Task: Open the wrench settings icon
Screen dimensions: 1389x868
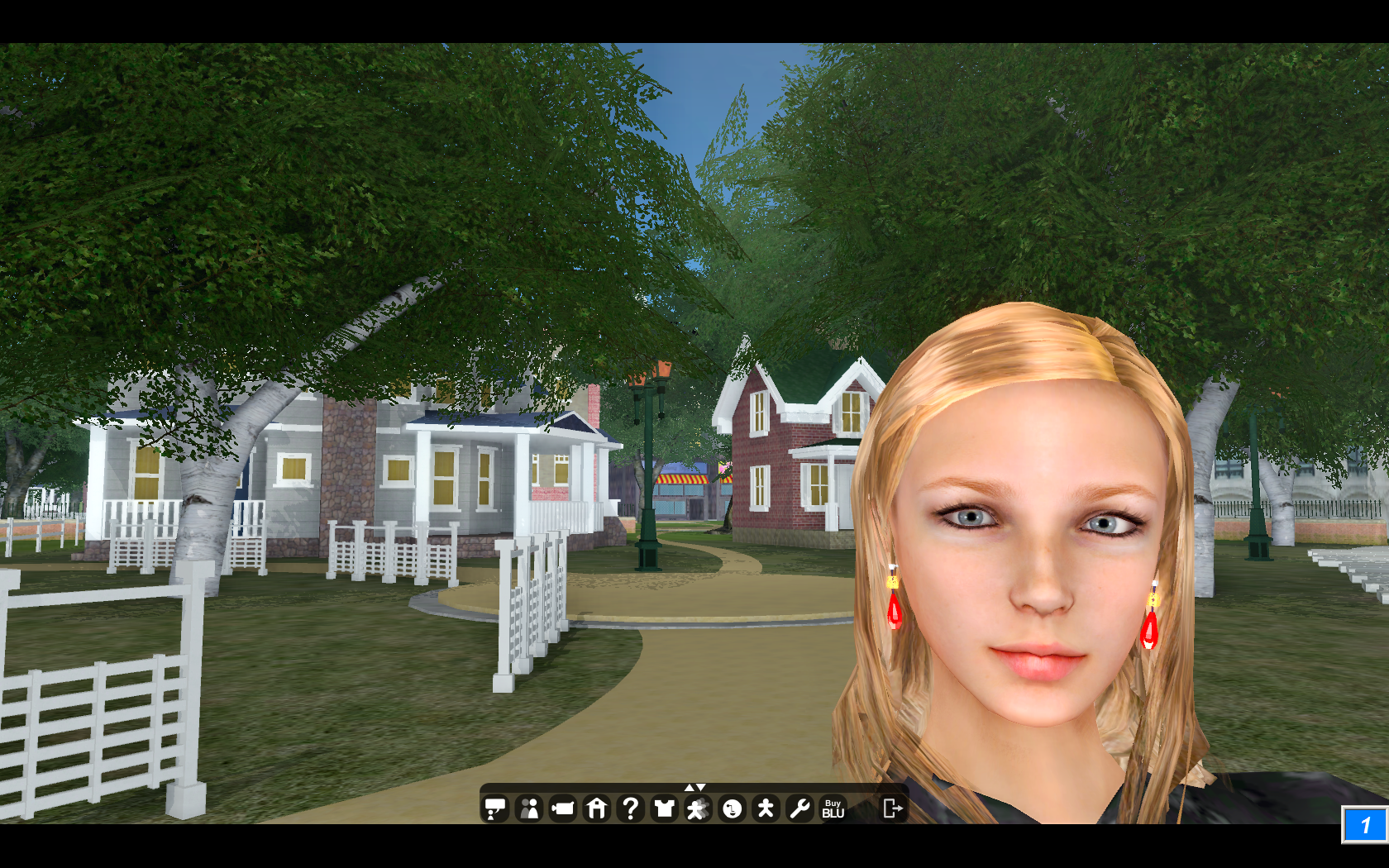Action: (800, 808)
